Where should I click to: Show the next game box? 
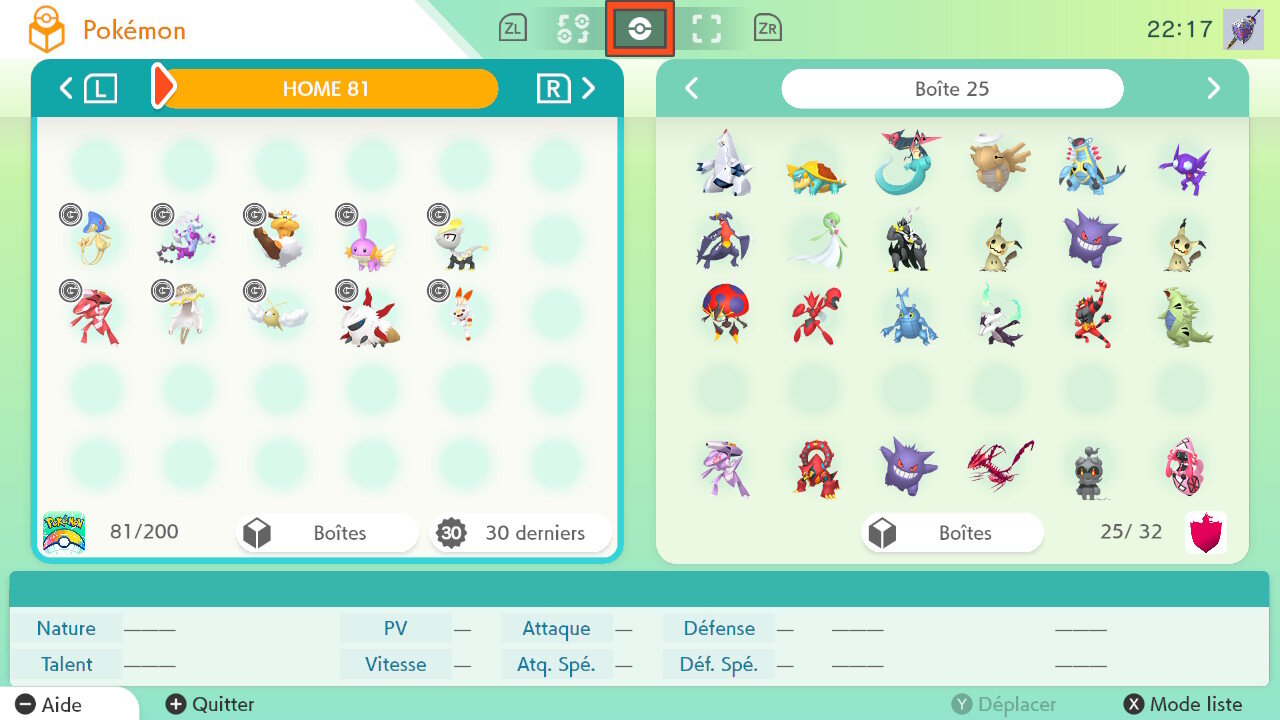(x=1213, y=89)
